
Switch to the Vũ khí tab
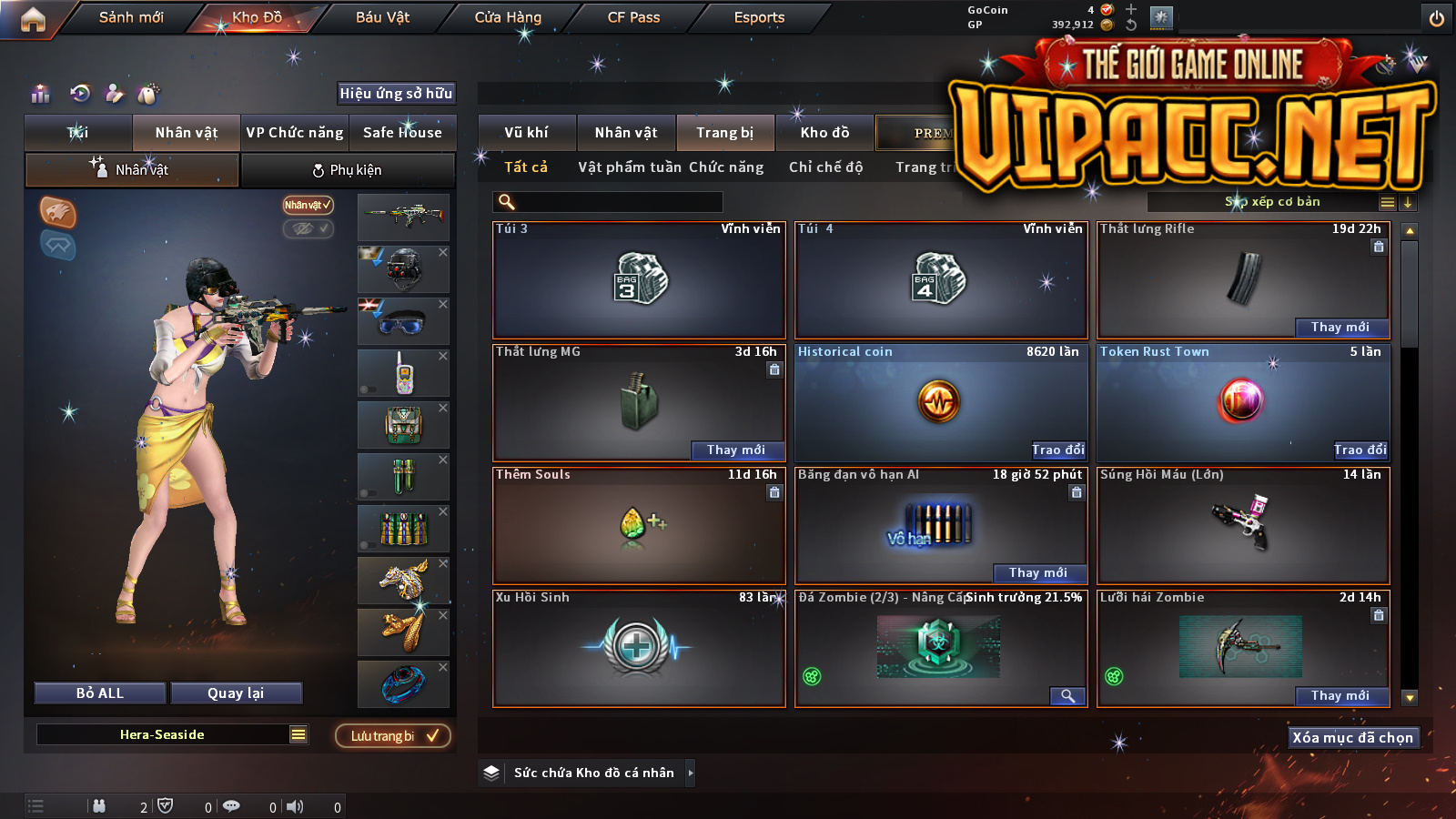pyautogui.click(x=526, y=133)
